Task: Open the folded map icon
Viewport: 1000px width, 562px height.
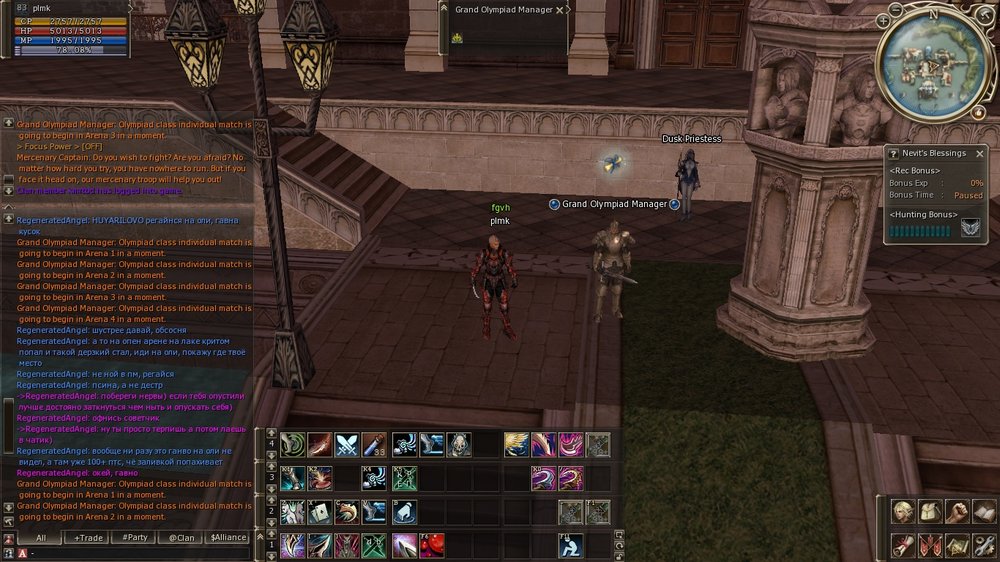Action: pos(957,545)
